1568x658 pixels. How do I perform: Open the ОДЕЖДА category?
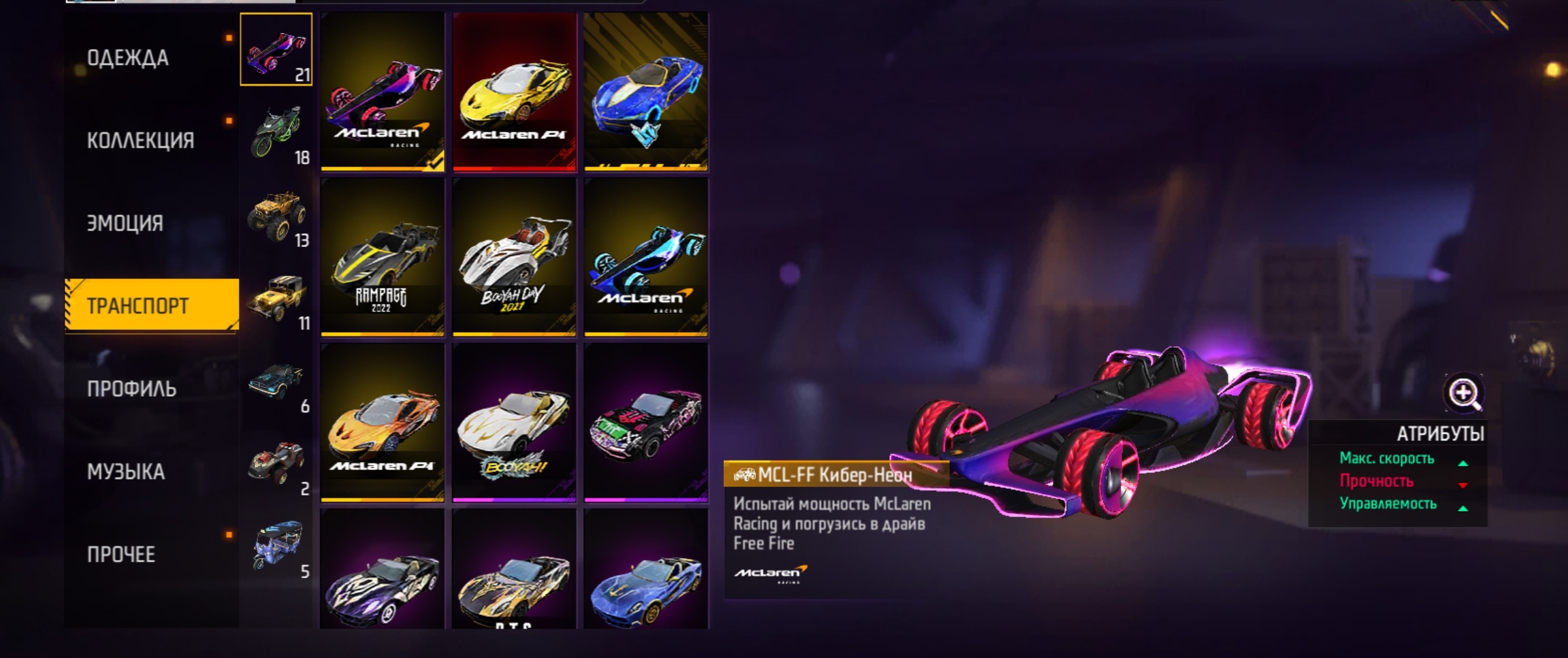click(128, 58)
